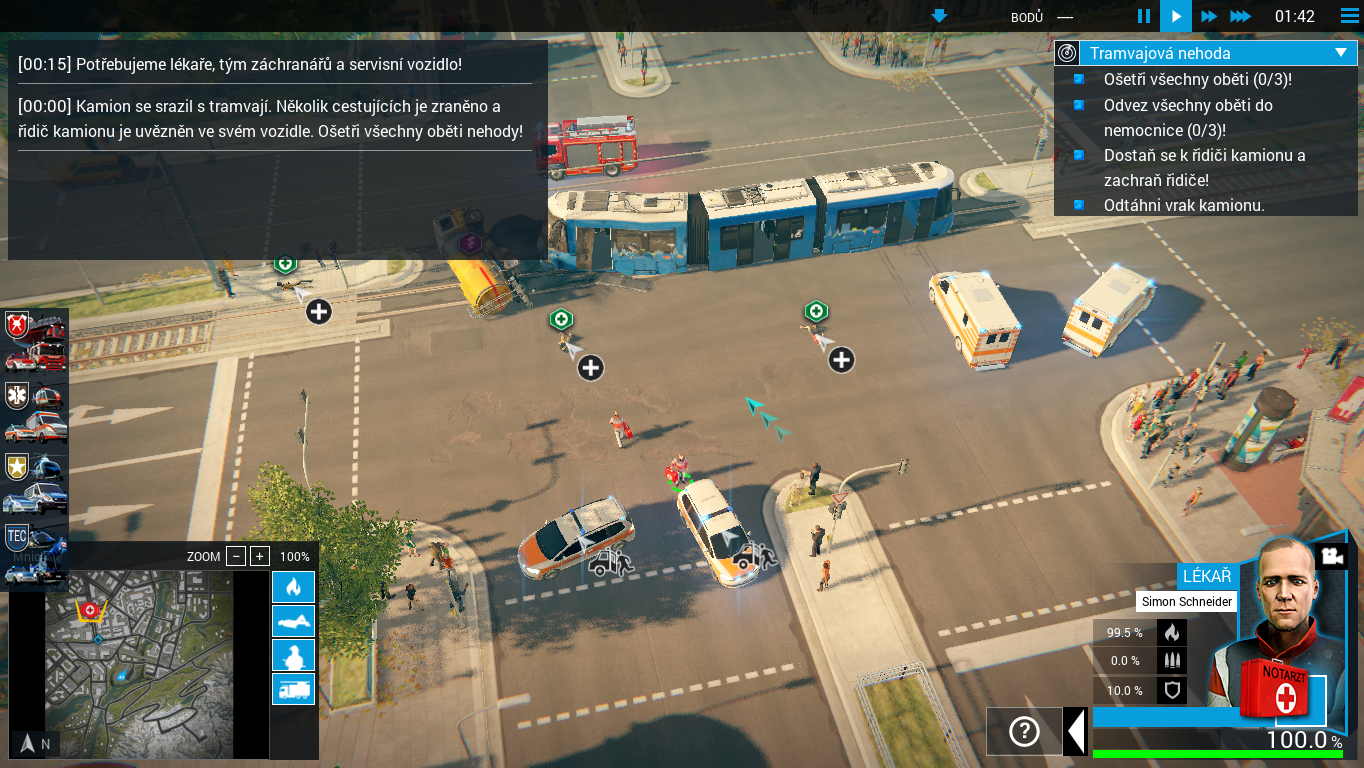Screen dimensions: 1364x768
Task: Set game speed to normal play
Action: [x=1176, y=16]
